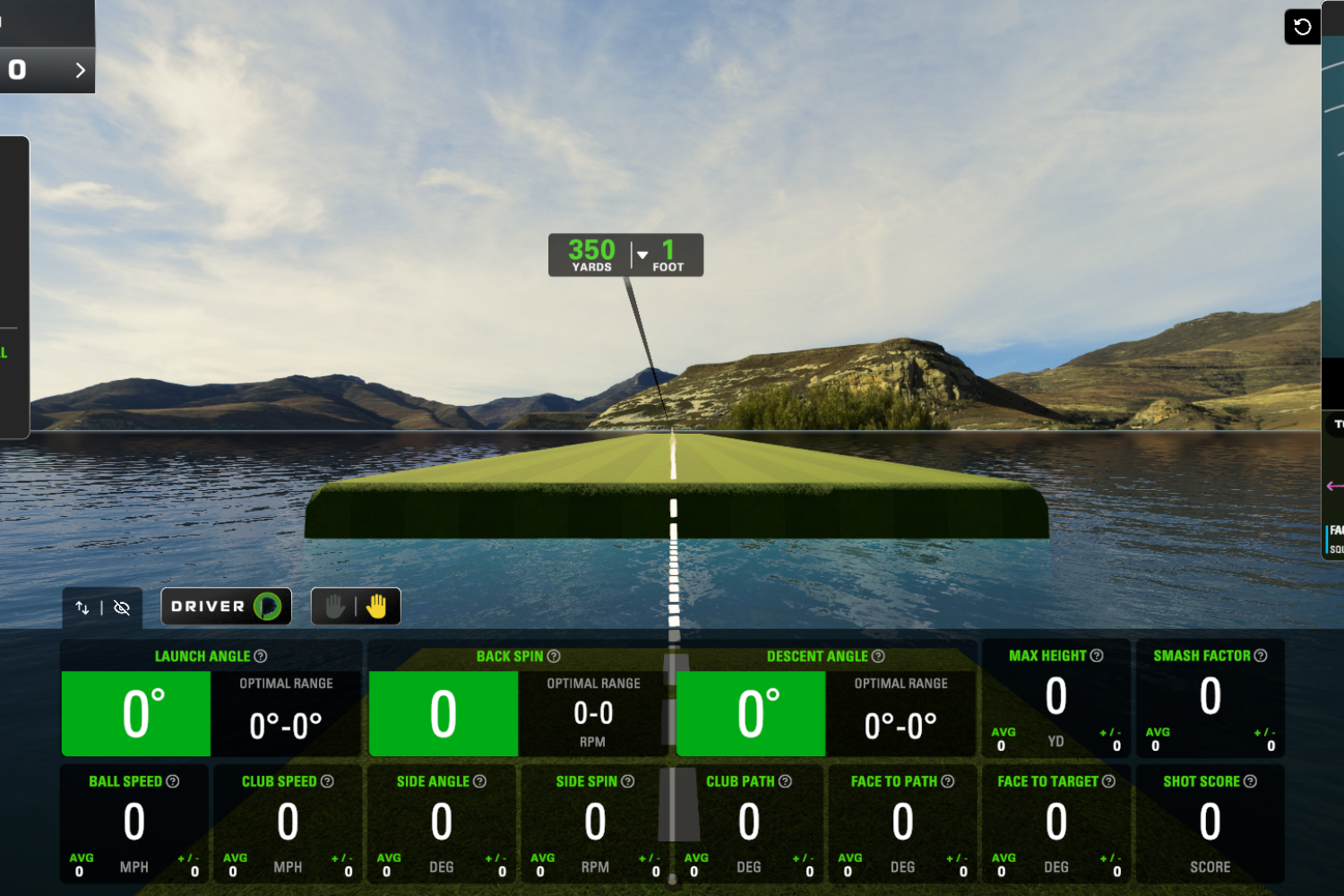Click the Club Path question mark icon
This screenshot has height=896, width=1344.
(786, 780)
